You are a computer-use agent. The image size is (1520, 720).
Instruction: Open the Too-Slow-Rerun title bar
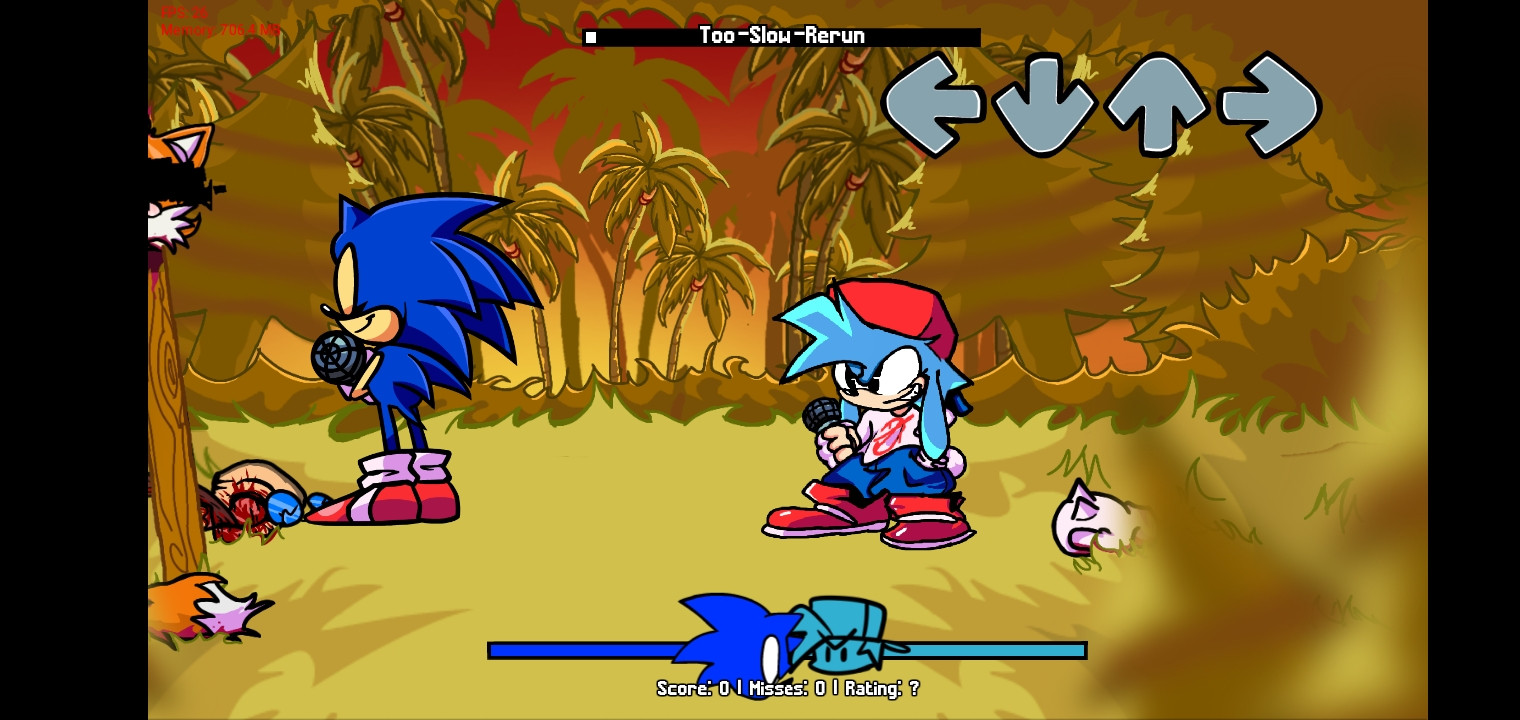click(780, 35)
